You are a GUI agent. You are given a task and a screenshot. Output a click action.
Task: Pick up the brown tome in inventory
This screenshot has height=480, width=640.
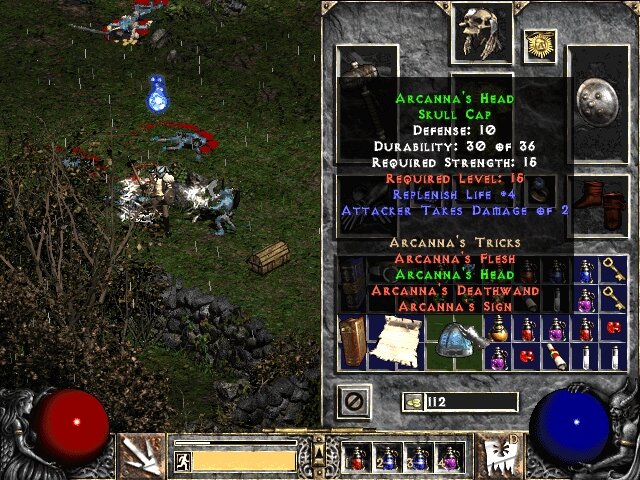pos(353,341)
